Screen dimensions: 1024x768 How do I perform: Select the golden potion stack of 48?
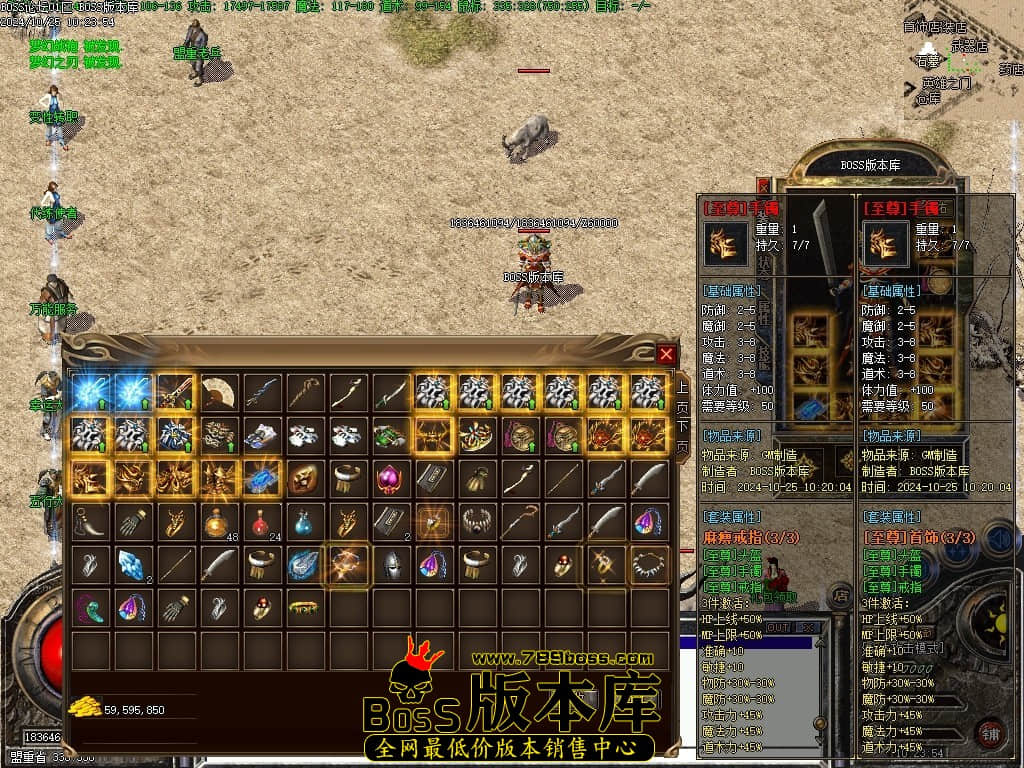point(220,521)
